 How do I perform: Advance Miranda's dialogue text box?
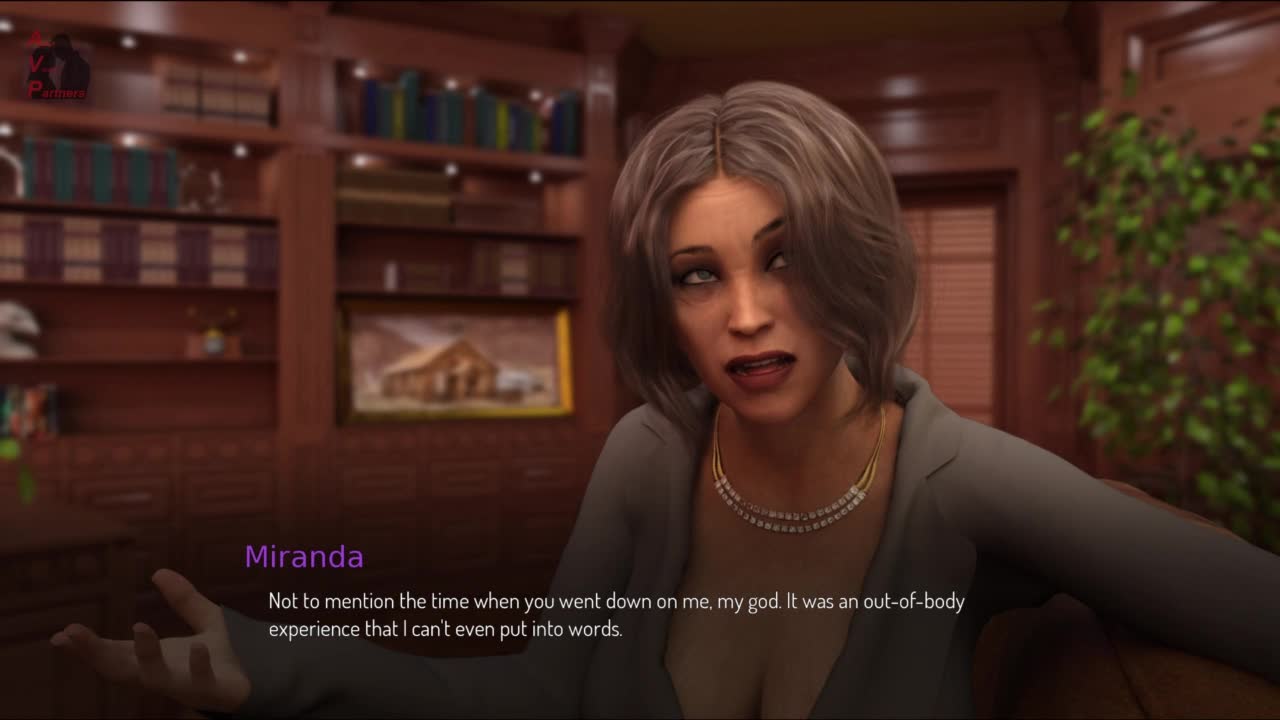point(615,615)
